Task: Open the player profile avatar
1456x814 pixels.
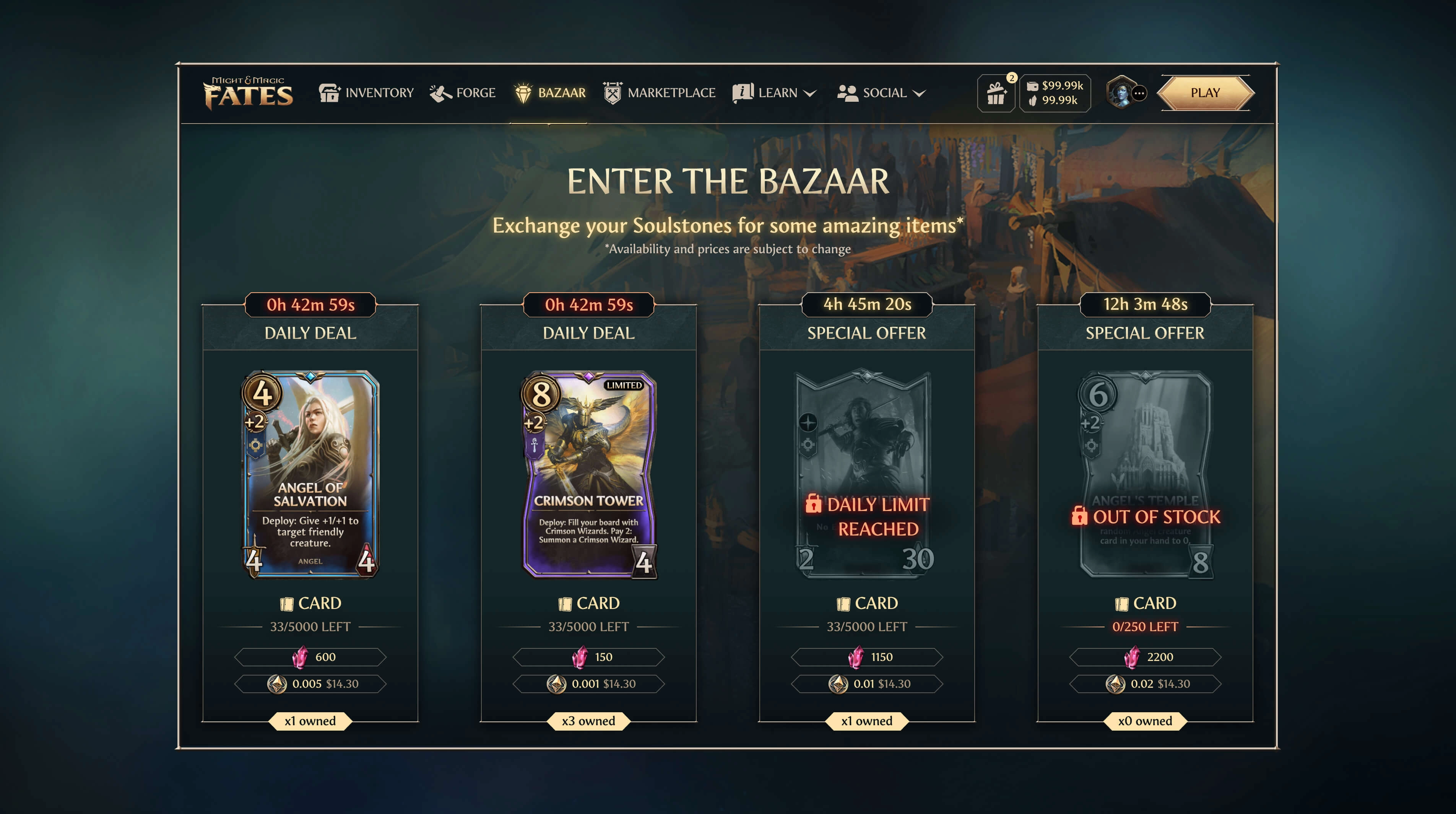Action: 1122,93
